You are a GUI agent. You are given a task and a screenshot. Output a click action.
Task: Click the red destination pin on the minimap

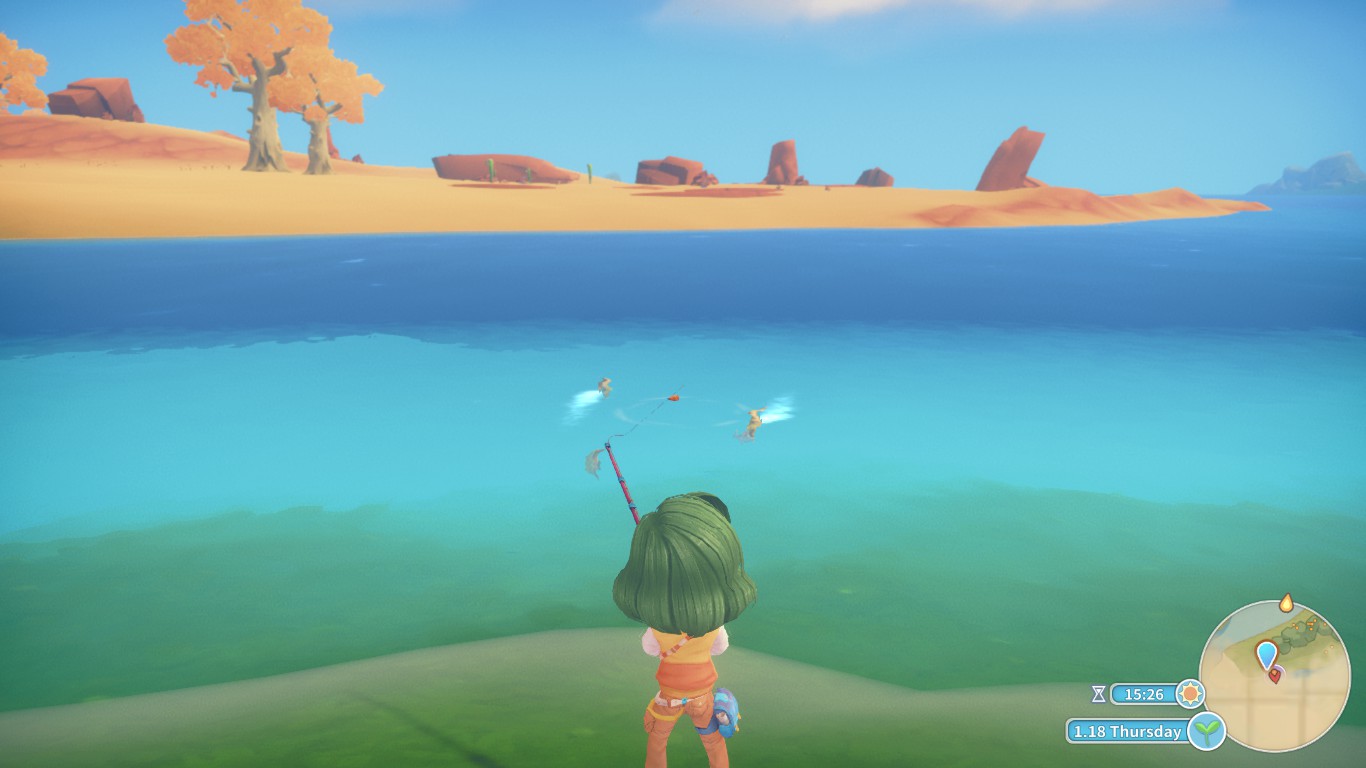1276,676
